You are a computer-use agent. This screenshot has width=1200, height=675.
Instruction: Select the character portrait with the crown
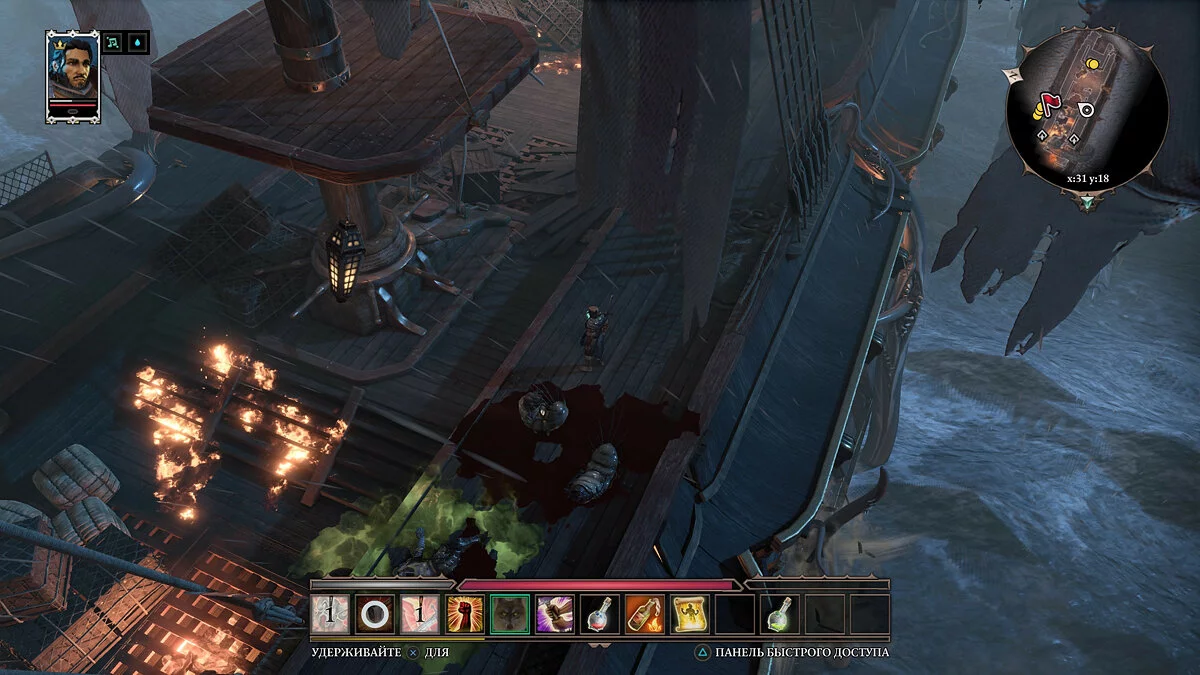point(73,74)
